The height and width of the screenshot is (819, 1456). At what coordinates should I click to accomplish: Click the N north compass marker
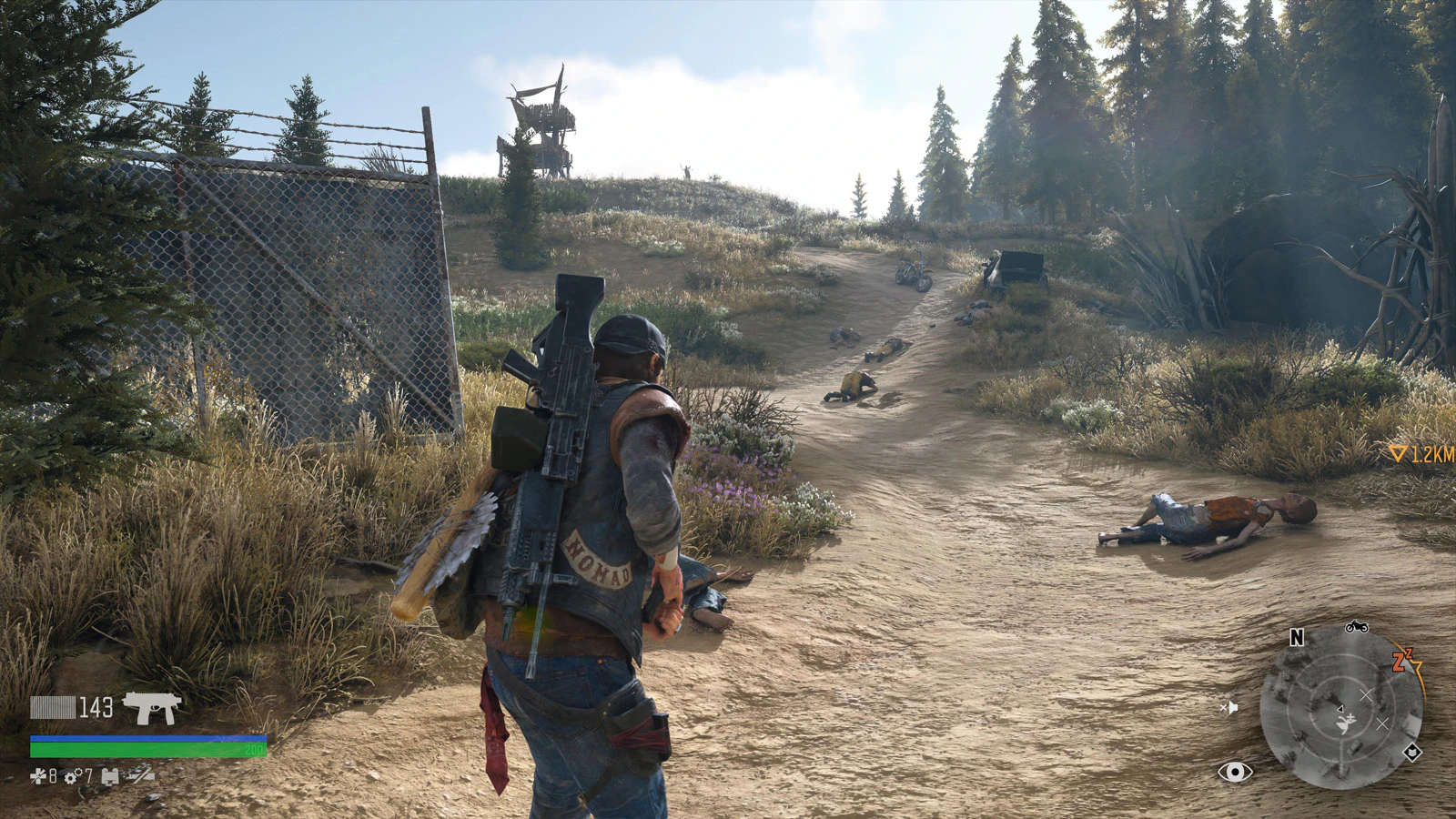1297,638
